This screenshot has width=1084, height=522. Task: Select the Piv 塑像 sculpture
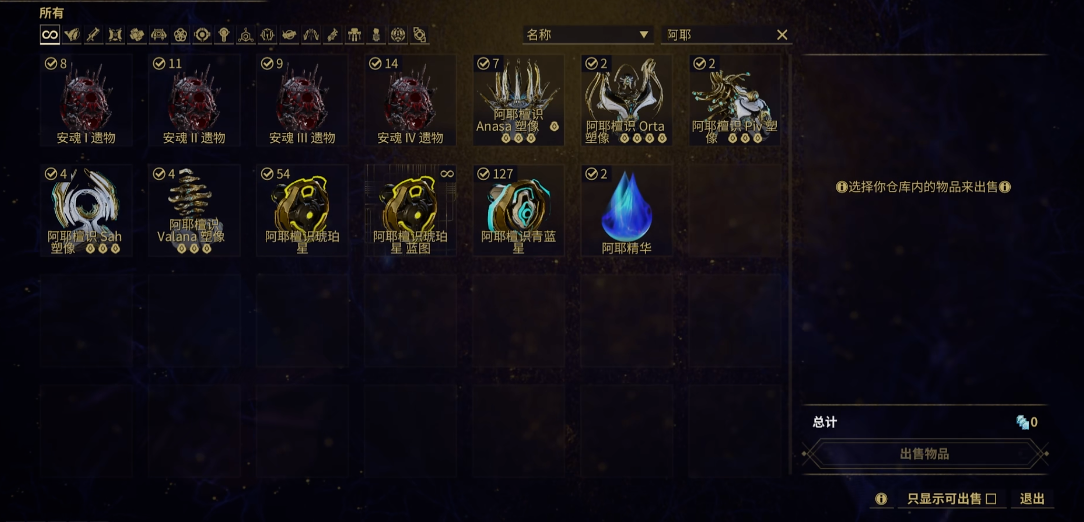pos(734,100)
